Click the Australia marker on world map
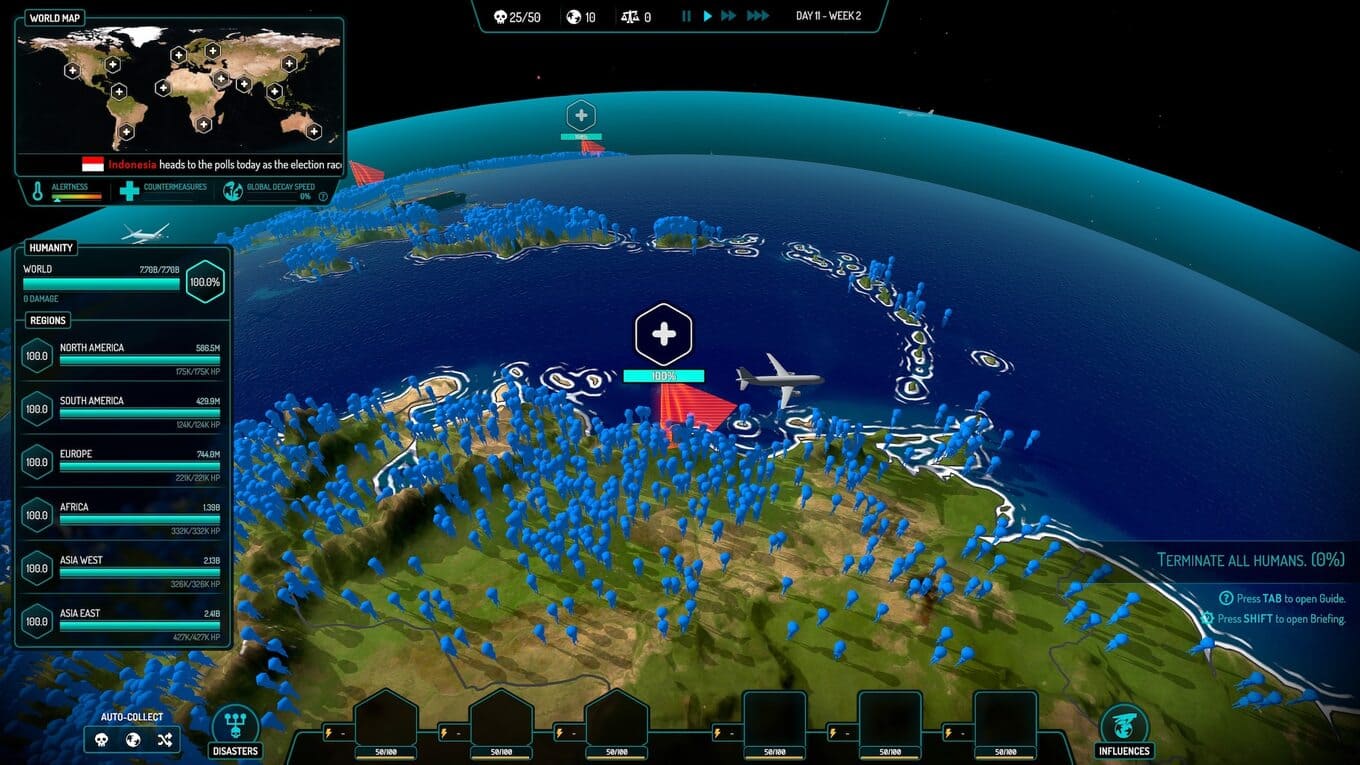 pyautogui.click(x=313, y=131)
